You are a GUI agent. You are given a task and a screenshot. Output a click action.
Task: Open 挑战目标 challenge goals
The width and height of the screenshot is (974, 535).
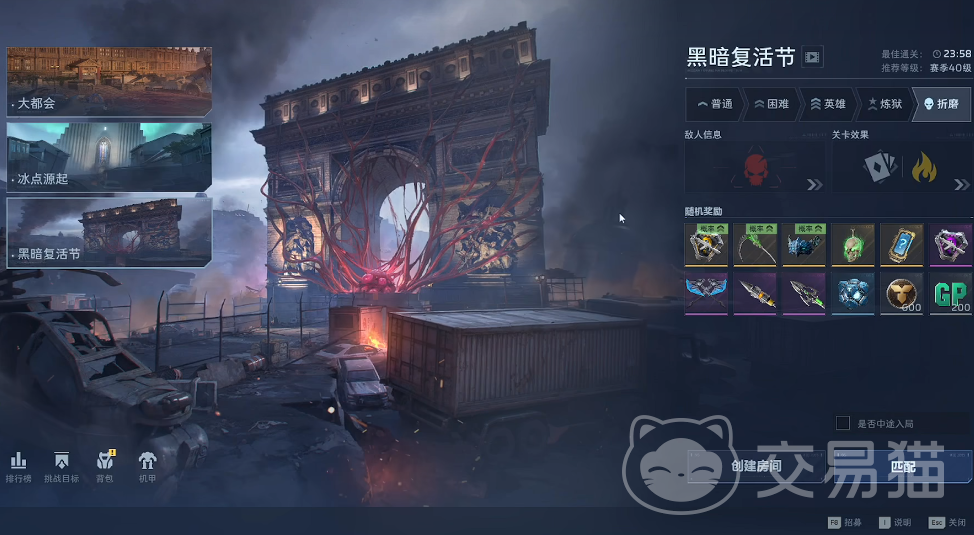click(61, 466)
